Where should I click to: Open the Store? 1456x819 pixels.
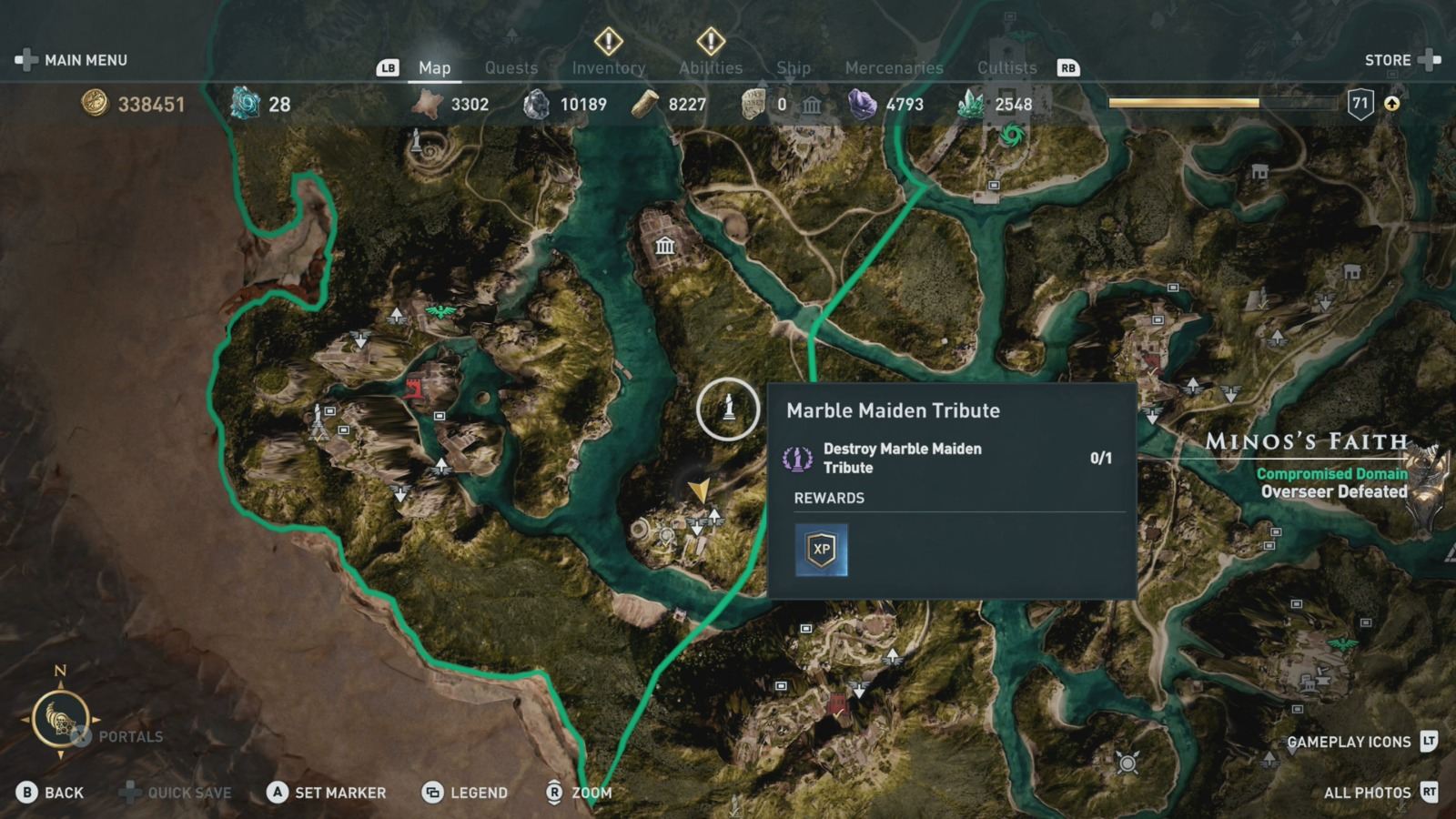1390,59
